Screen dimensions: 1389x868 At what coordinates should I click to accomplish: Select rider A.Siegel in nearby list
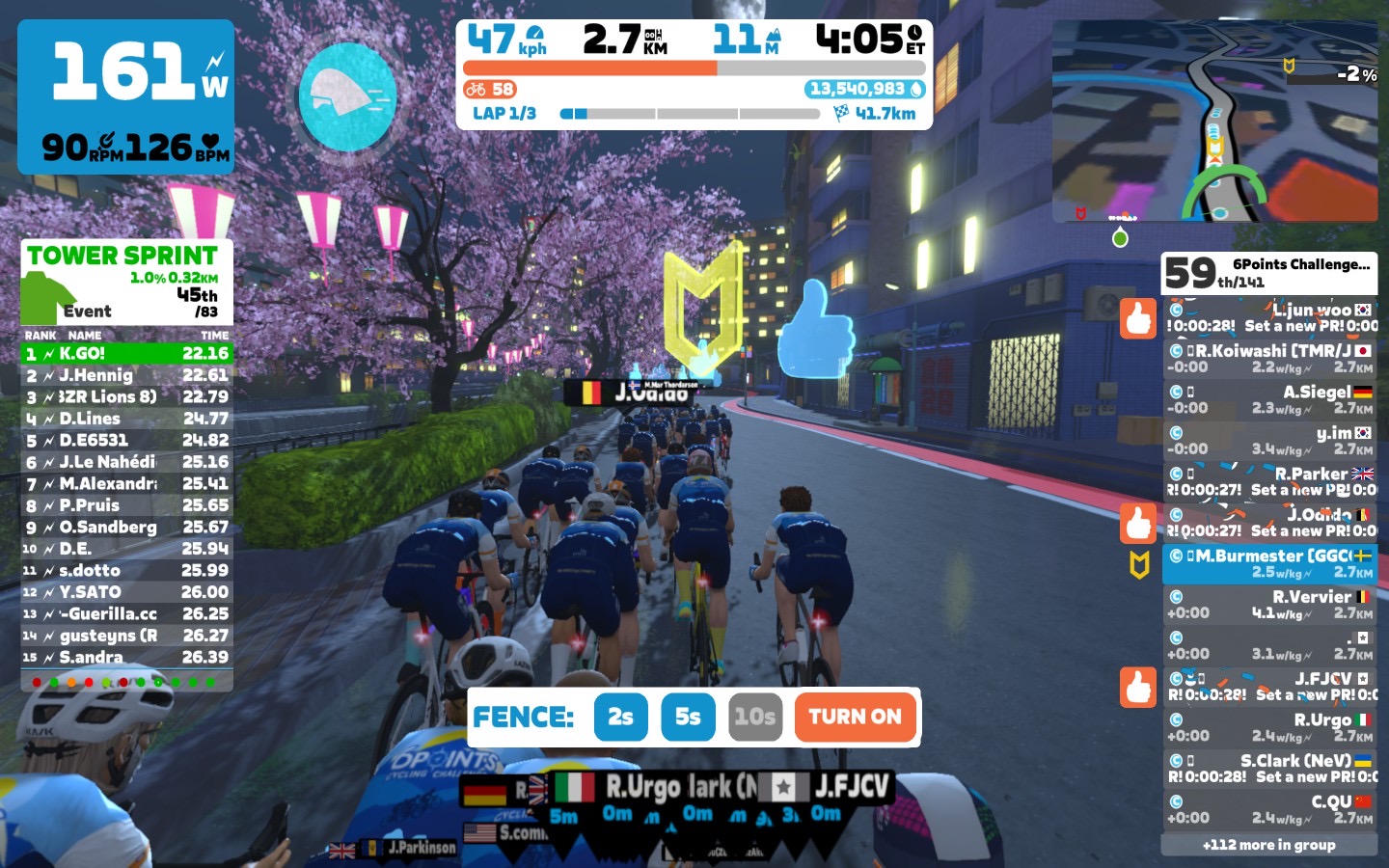click(x=1269, y=399)
